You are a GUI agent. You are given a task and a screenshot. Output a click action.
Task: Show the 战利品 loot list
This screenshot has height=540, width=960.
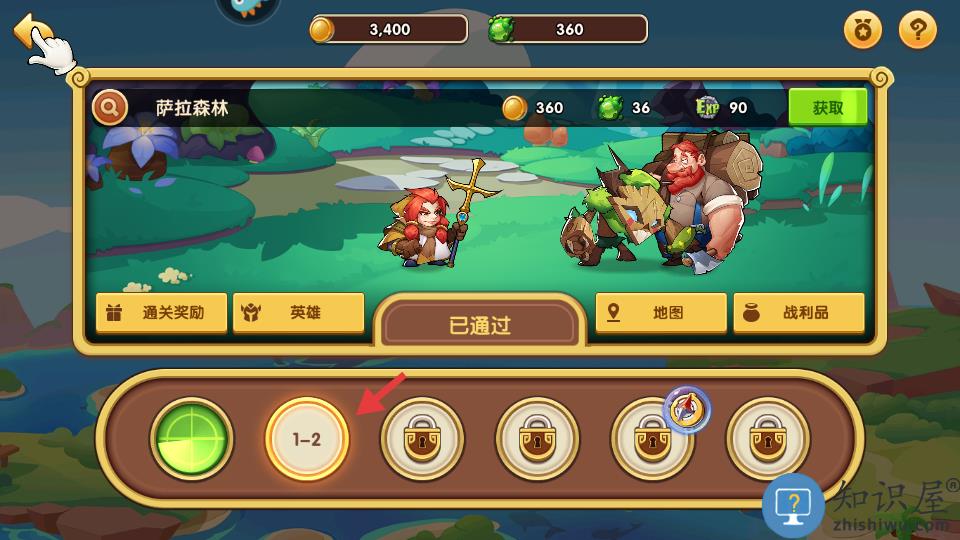(x=798, y=313)
